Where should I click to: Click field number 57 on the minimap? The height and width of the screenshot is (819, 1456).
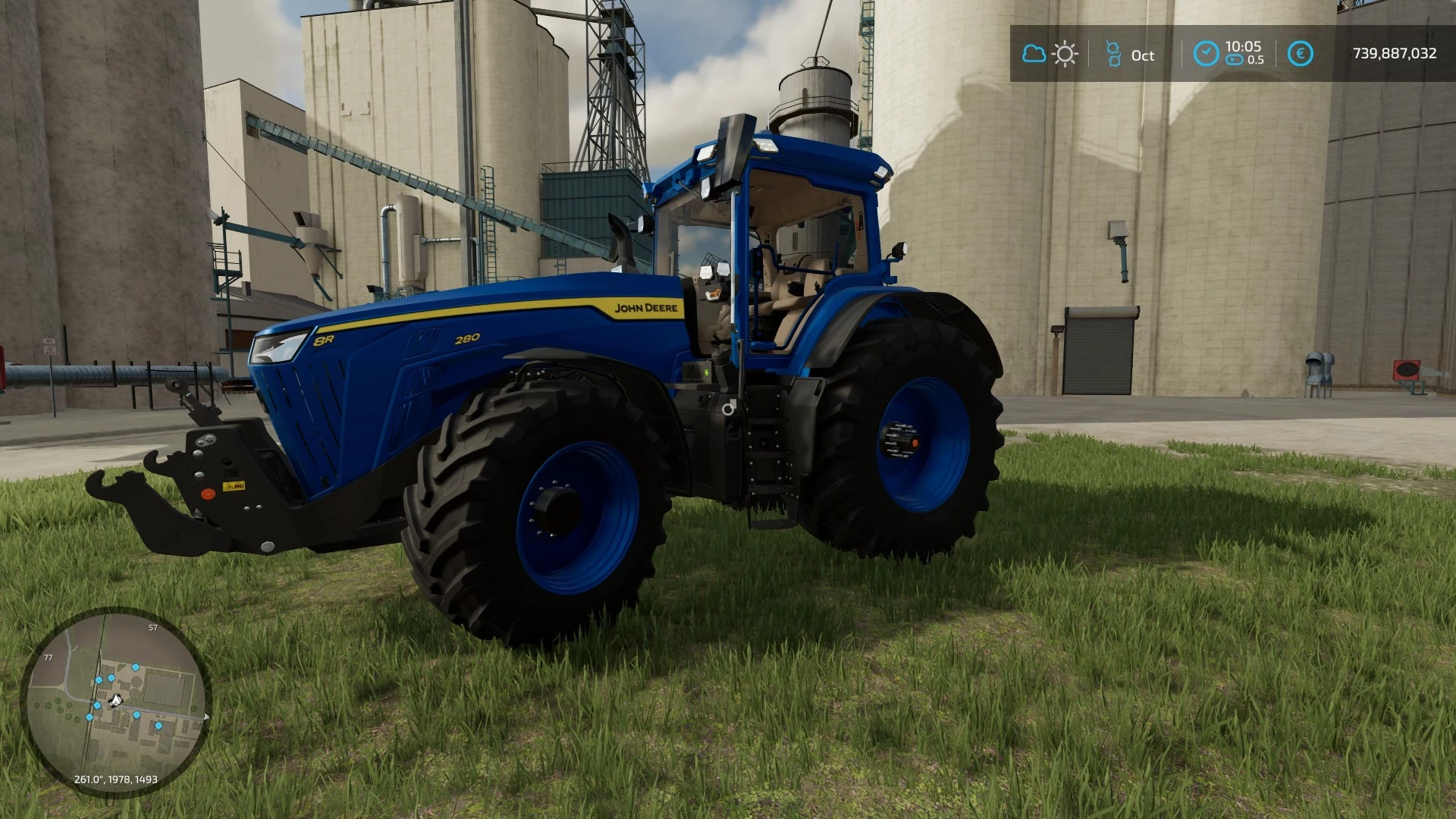[x=152, y=627]
